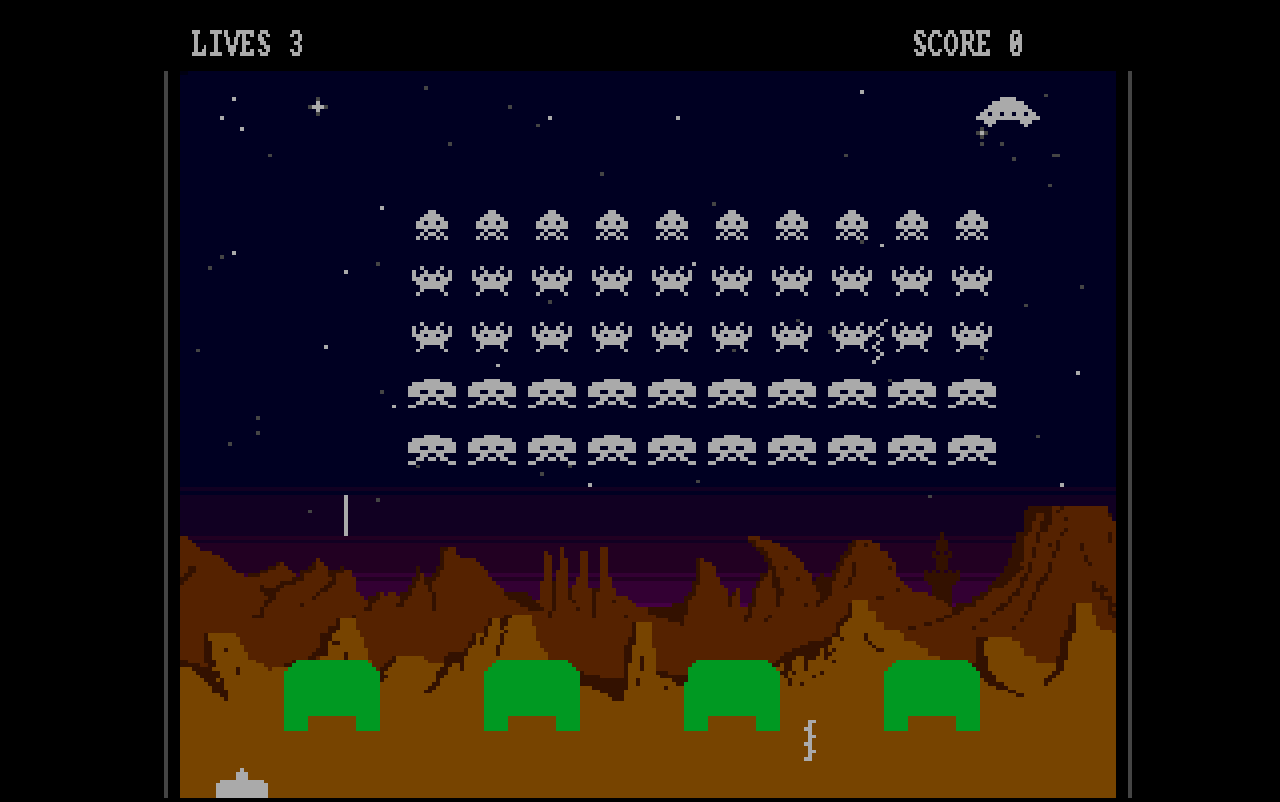
Task: Click the third green shield bunker
Action: [730, 695]
